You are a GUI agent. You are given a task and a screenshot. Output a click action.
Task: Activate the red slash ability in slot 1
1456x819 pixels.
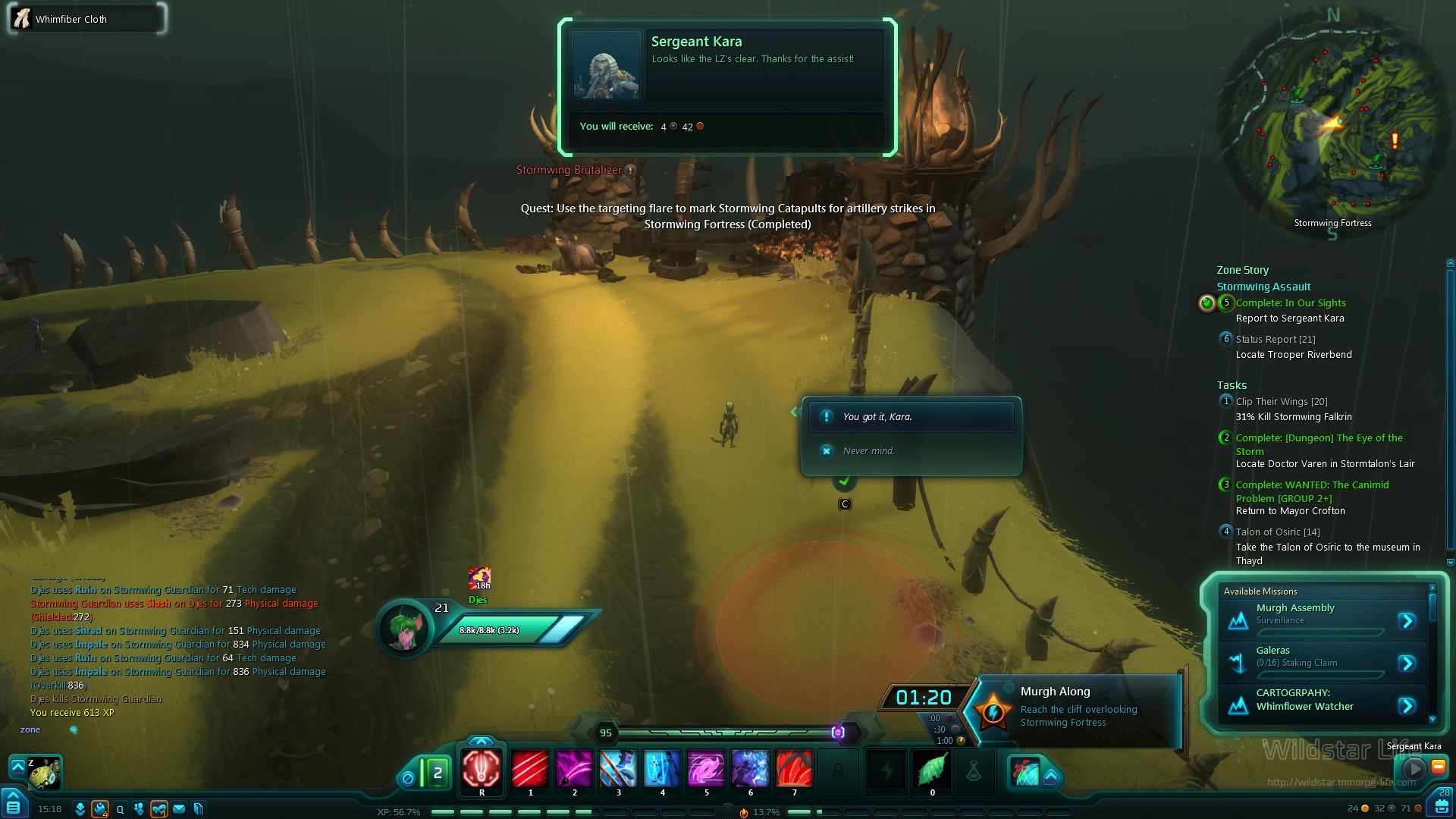coord(530,768)
